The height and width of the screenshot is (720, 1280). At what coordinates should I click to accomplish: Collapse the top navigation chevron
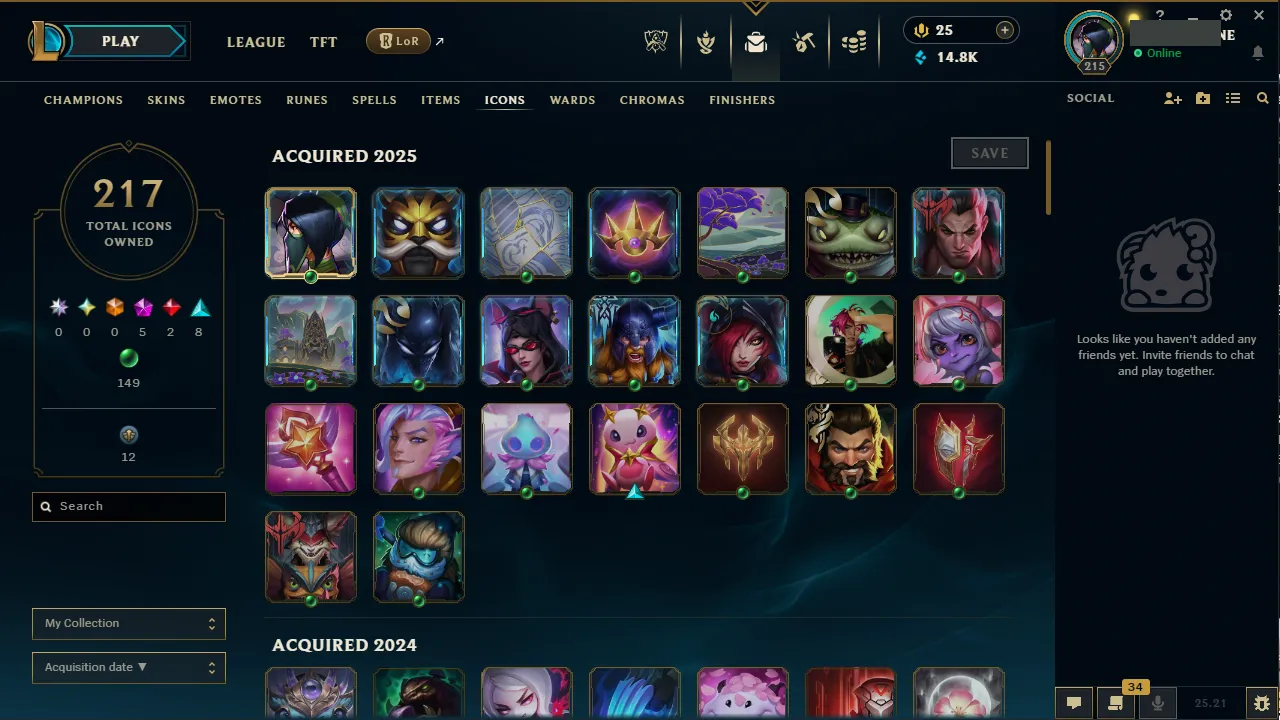(x=756, y=6)
